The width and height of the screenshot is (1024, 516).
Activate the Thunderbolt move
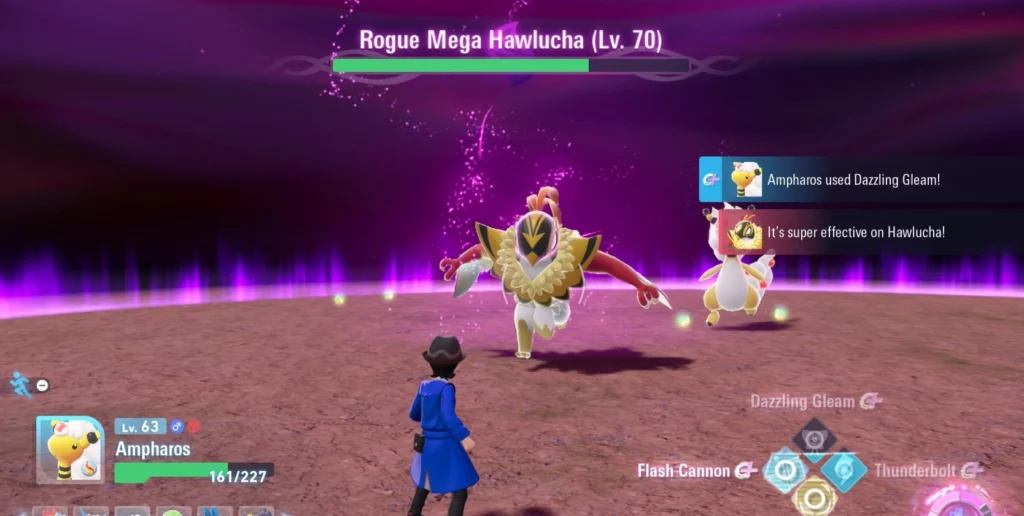coord(845,470)
